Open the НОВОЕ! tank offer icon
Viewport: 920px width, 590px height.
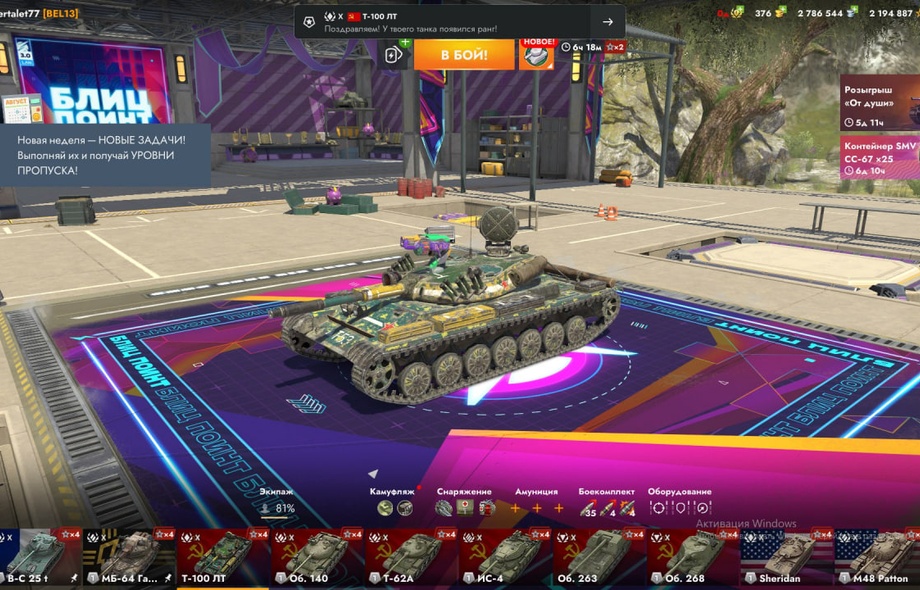537,54
